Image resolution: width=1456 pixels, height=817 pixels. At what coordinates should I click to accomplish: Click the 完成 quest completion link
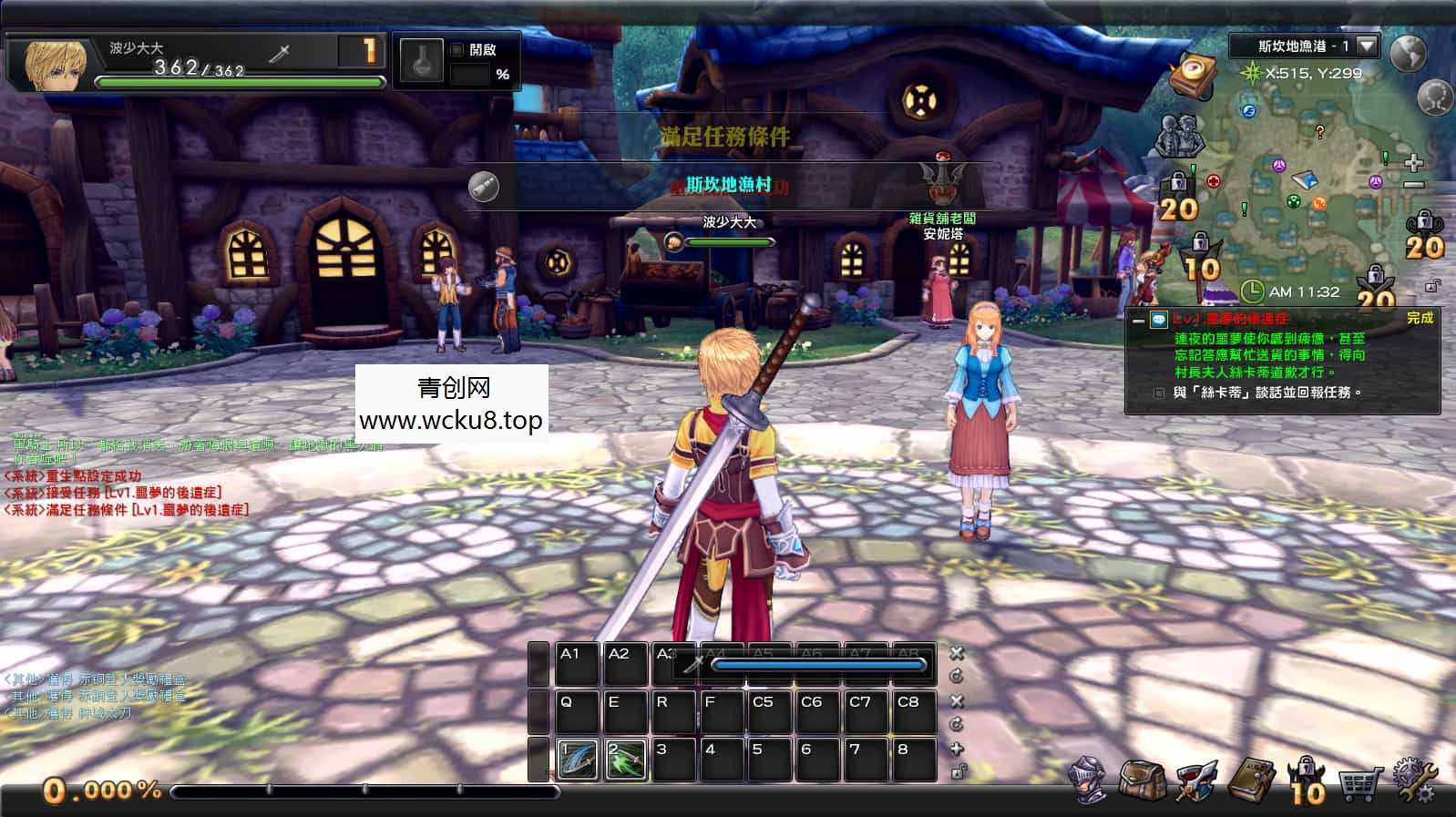coord(1420,320)
